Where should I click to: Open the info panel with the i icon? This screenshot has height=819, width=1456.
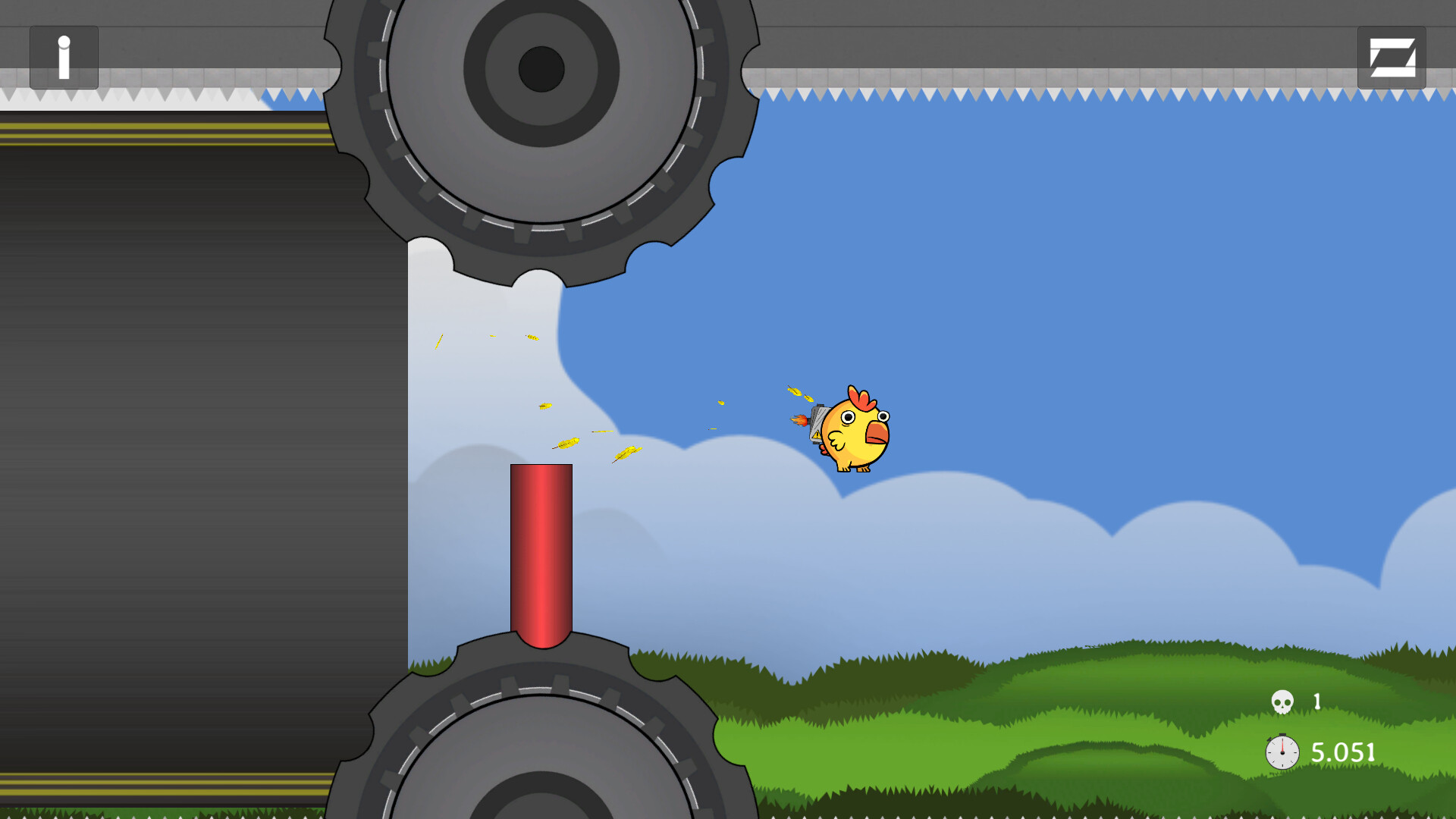click(63, 57)
